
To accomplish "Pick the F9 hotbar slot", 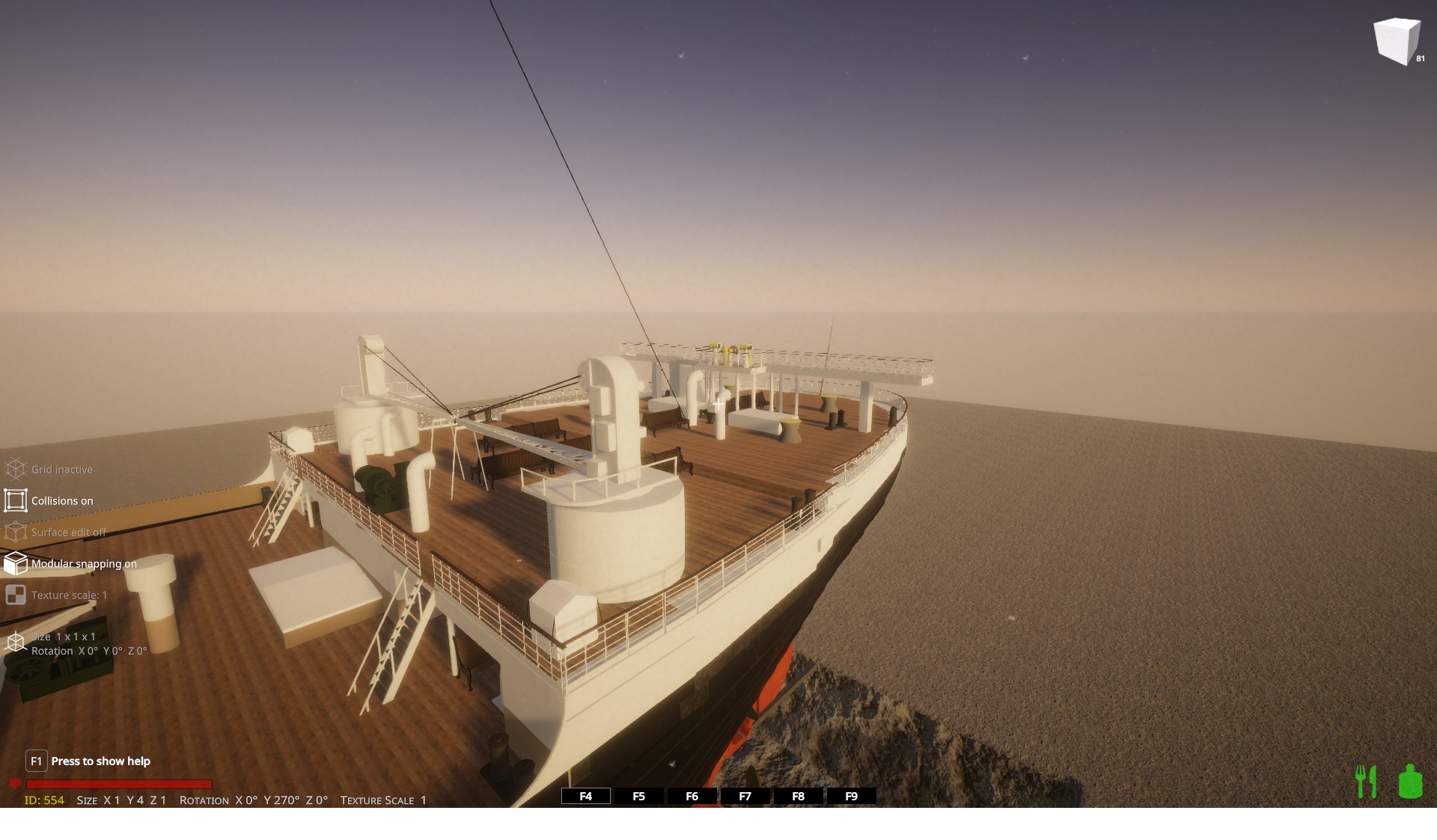I will coord(851,796).
